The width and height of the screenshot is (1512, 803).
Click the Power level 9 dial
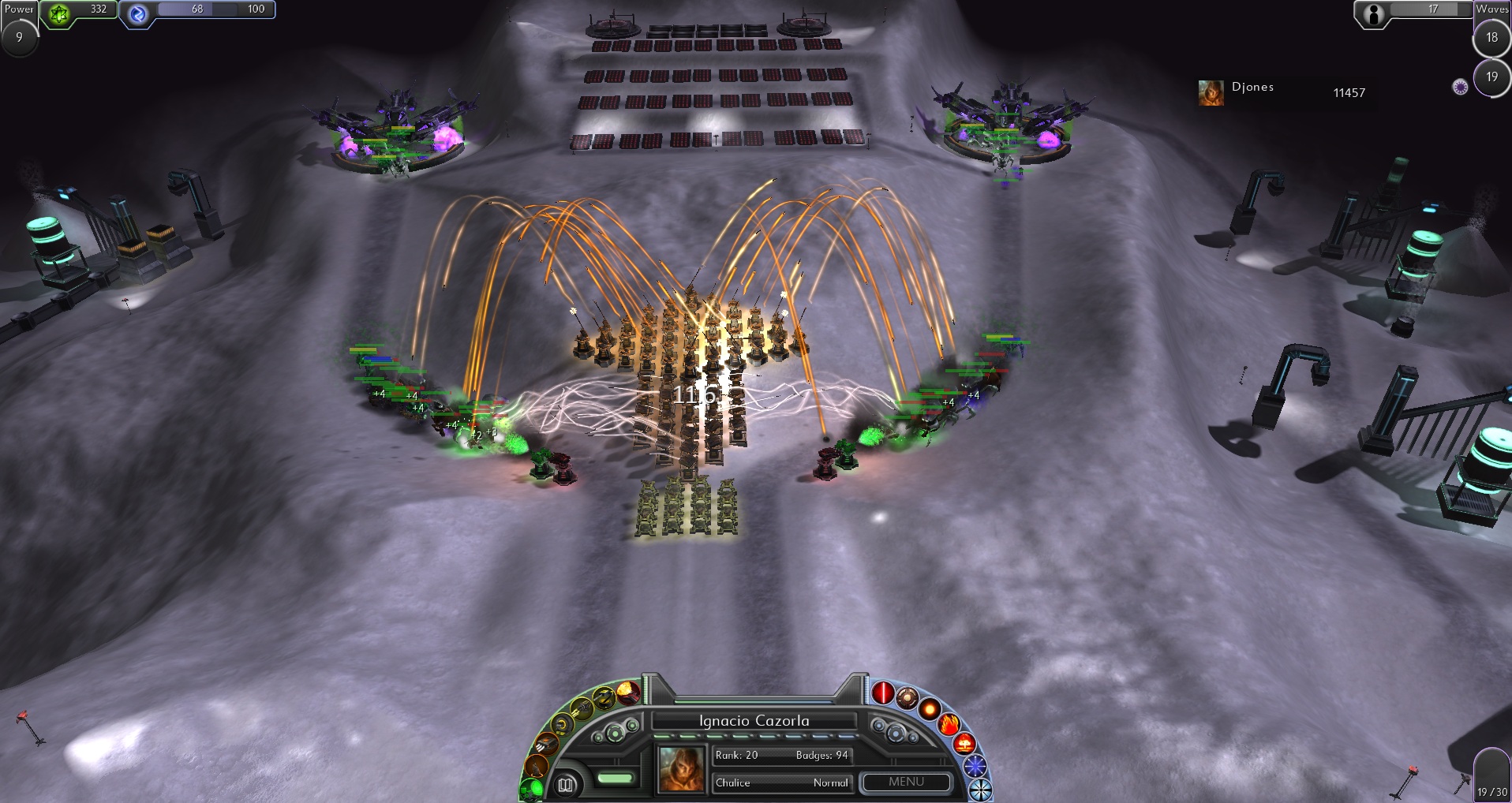coord(19,37)
